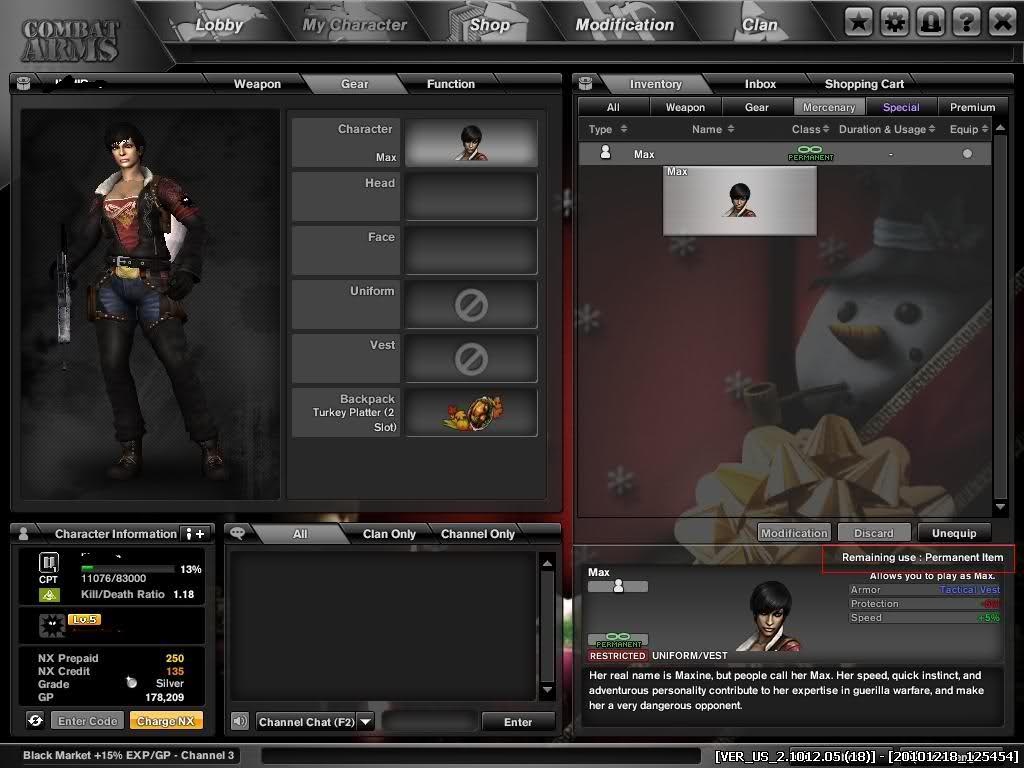Image resolution: width=1024 pixels, height=768 pixels.
Task: Unequip the selected item
Action: click(x=953, y=533)
